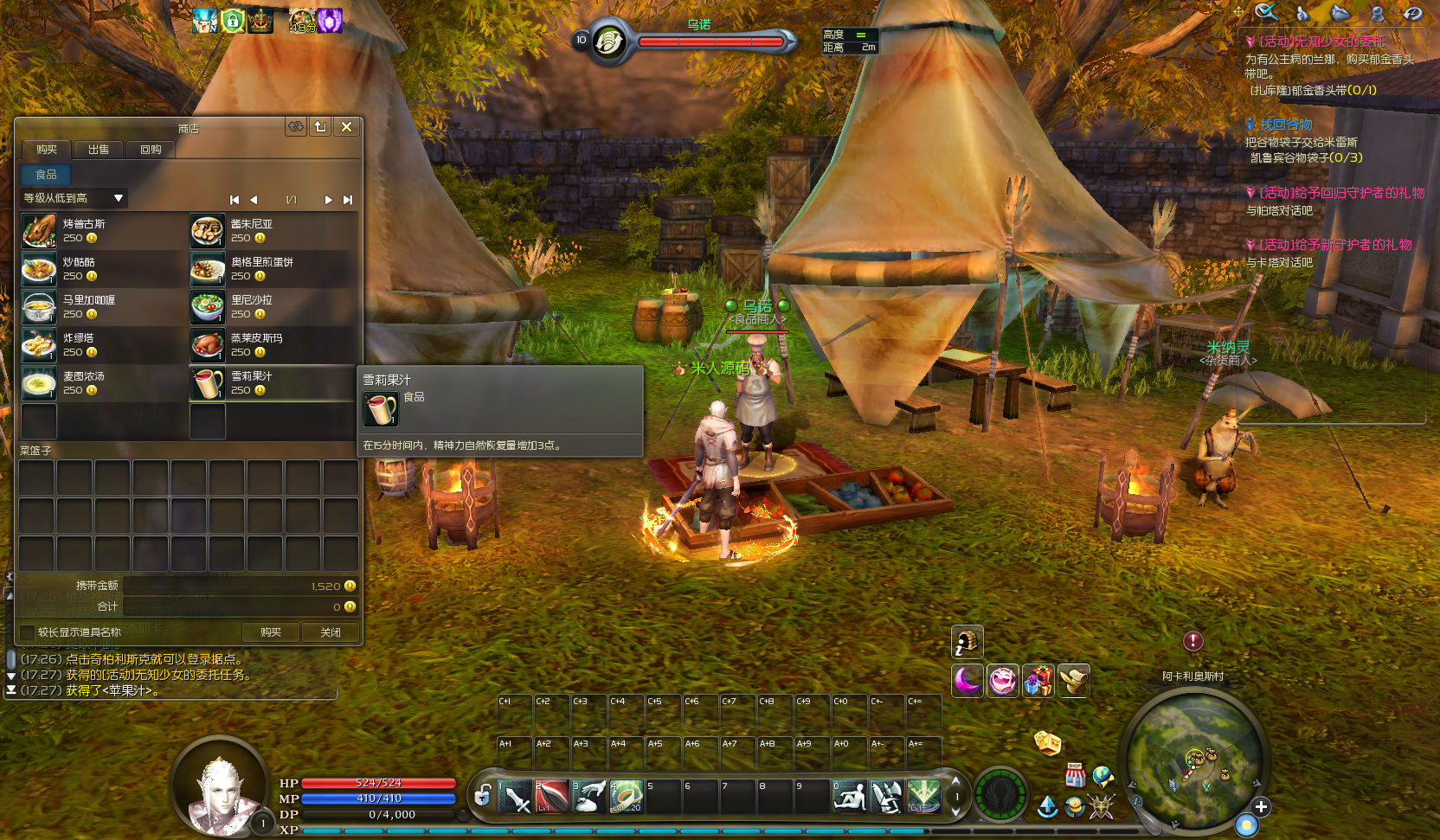Viewport: 1440px width, 840px height.
Task: Select the 食品 food category
Action: (x=46, y=175)
